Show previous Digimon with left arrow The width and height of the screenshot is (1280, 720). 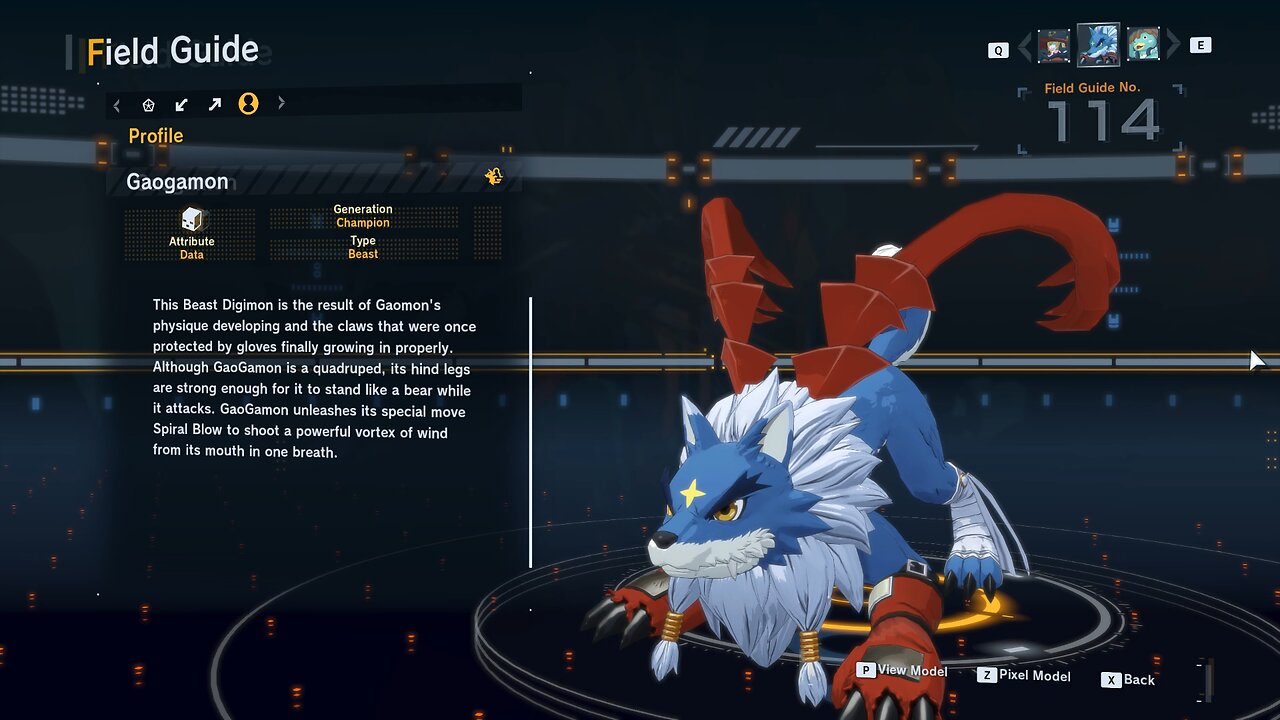[x=1024, y=46]
